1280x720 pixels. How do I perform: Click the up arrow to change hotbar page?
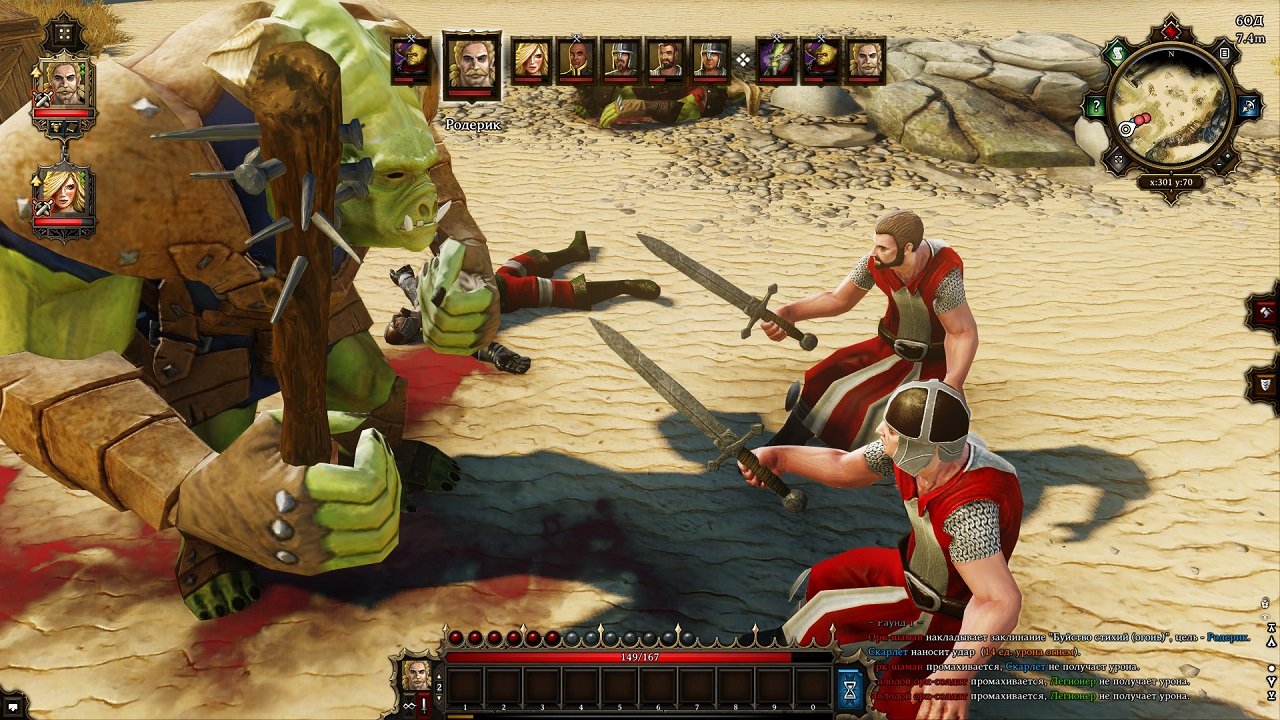pyautogui.click(x=439, y=677)
